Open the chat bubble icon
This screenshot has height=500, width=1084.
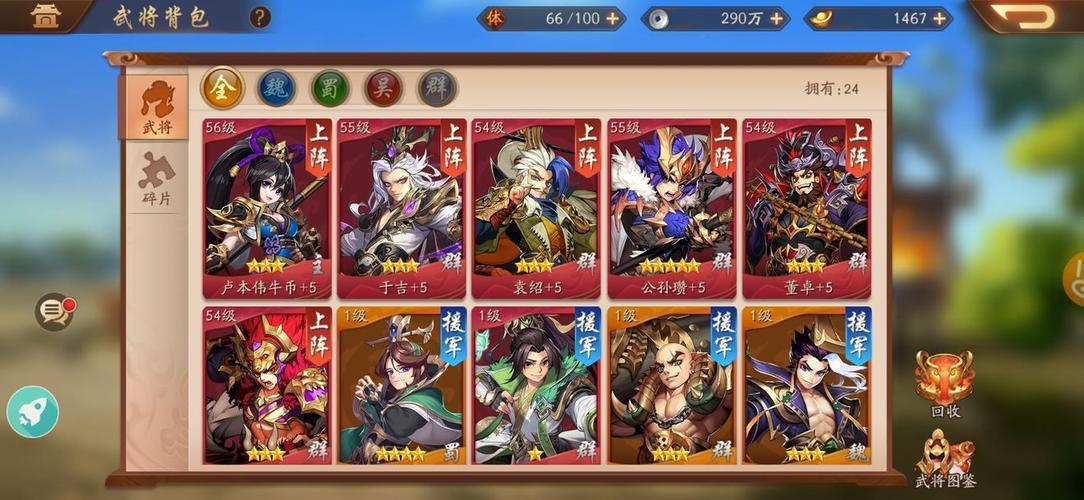pos(54,312)
